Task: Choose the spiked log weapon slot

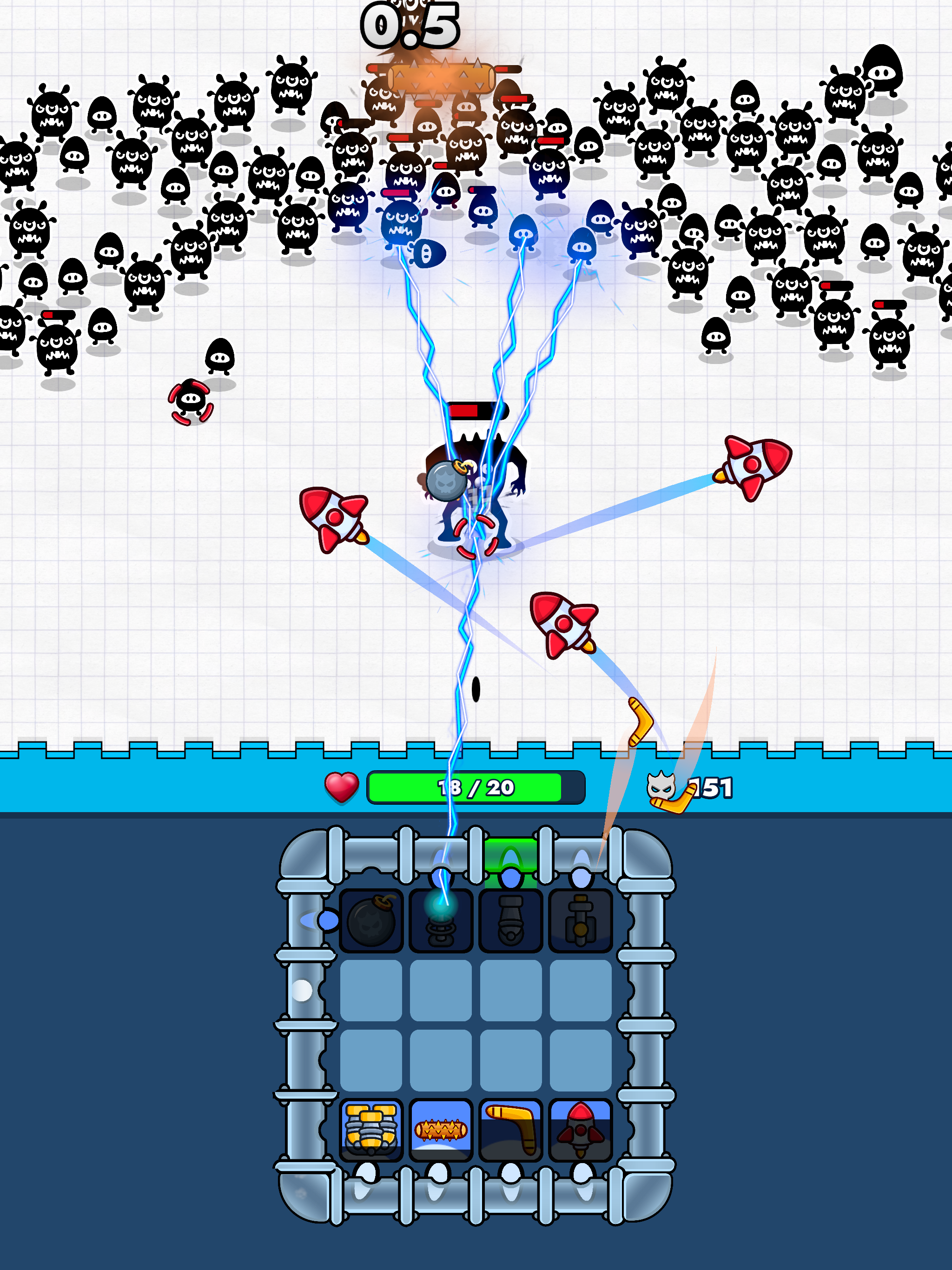Action: tap(441, 1130)
